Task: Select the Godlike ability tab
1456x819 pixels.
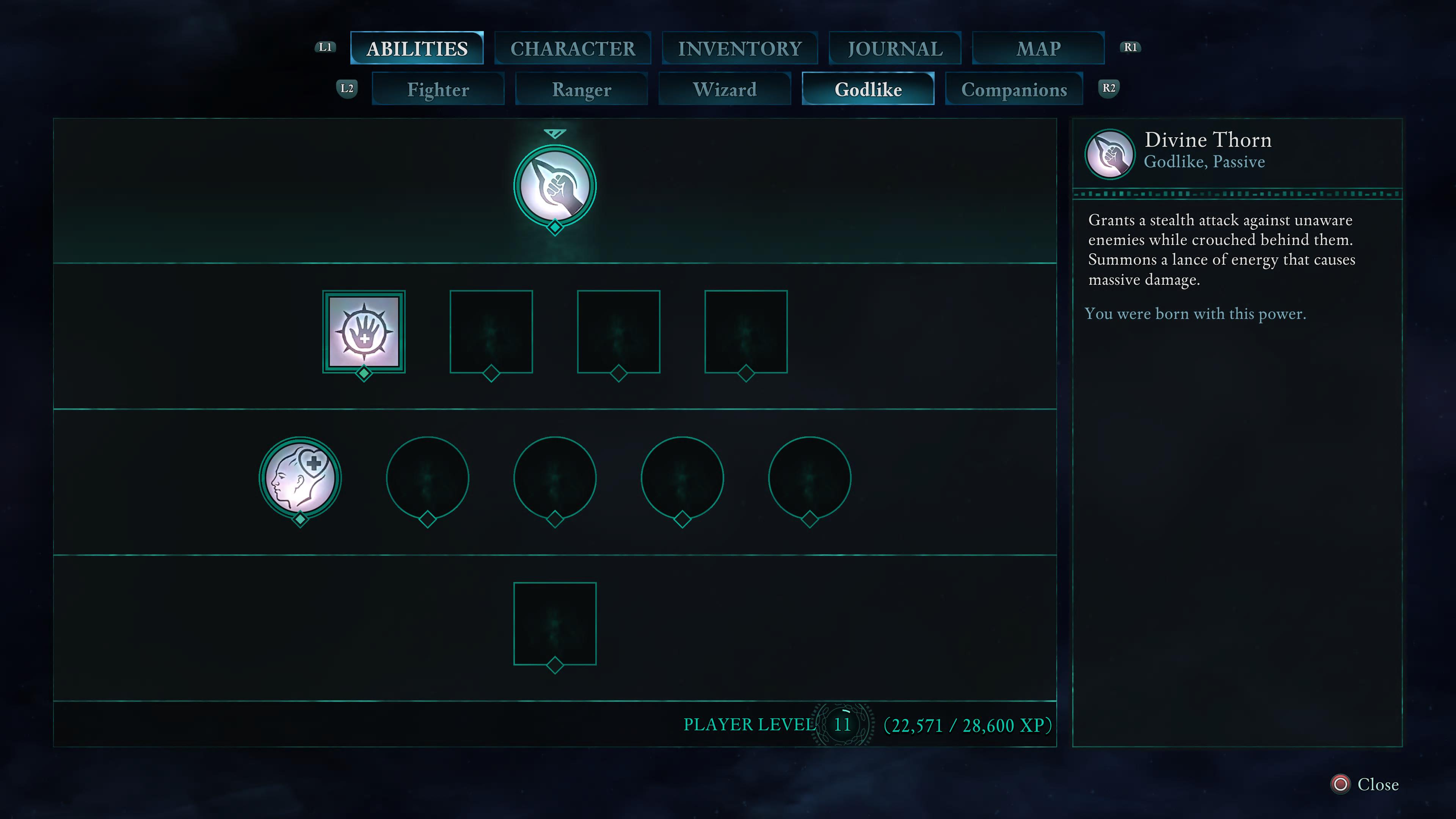Action: pos(868,89)
